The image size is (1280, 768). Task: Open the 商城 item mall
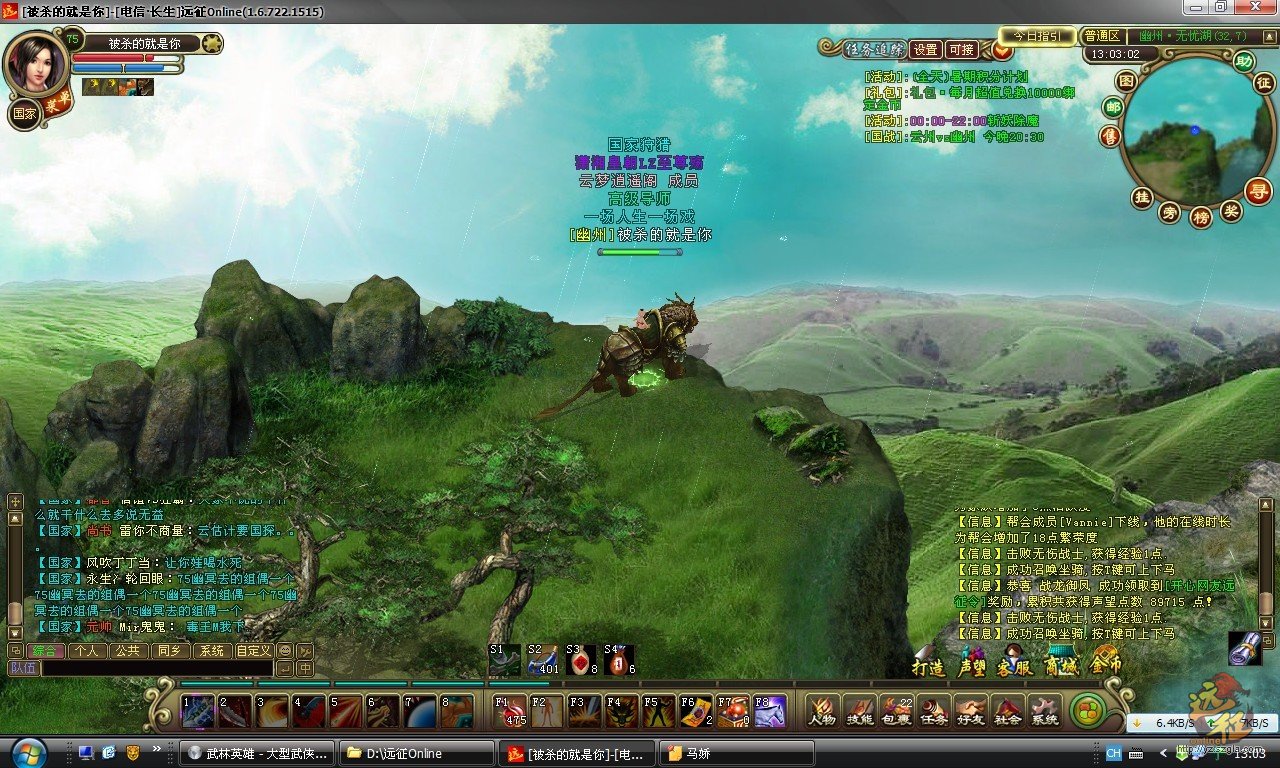1061,664
